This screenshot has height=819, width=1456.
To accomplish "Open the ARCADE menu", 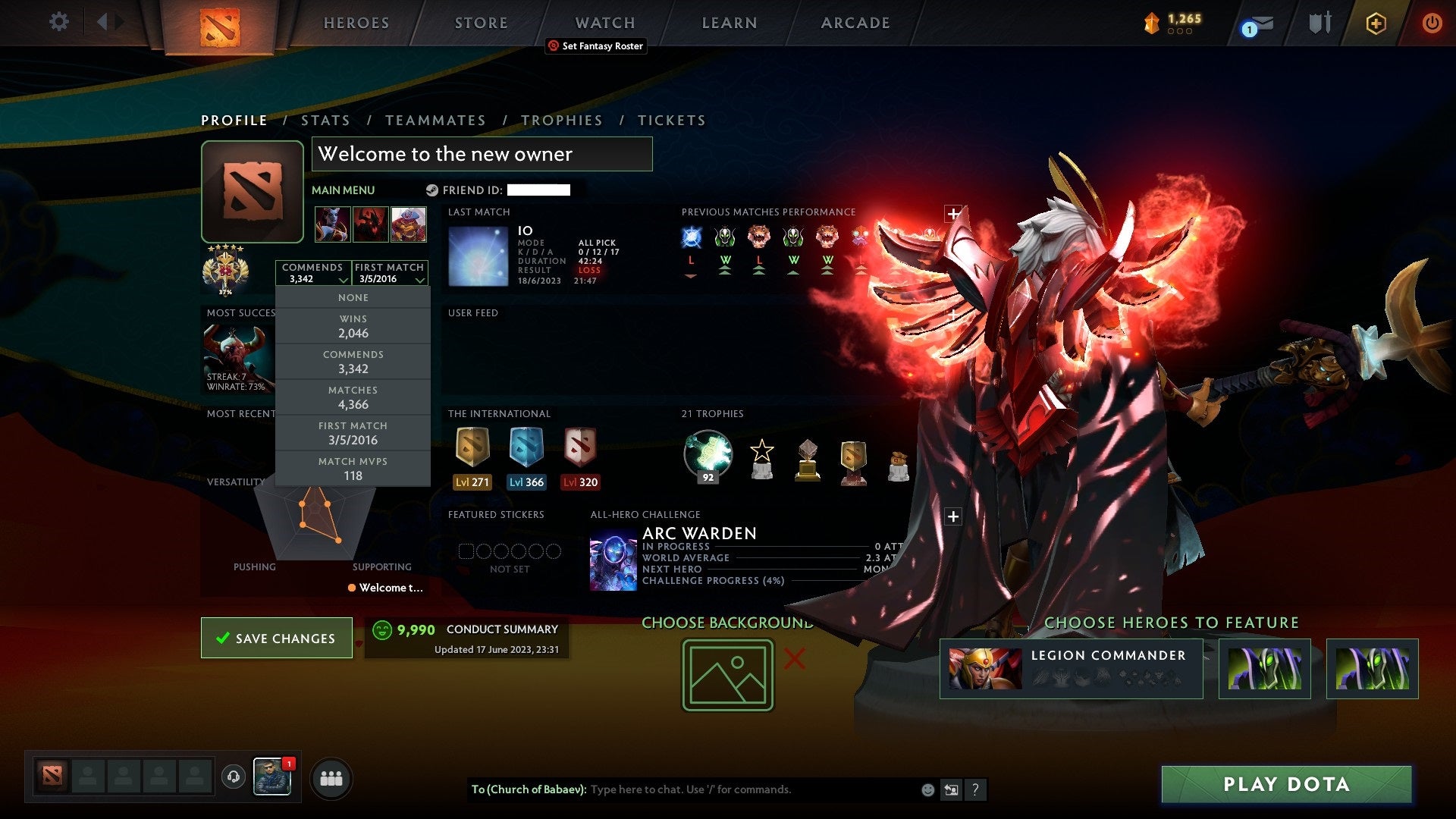I will pyautogui.click(x=854, y=23).
